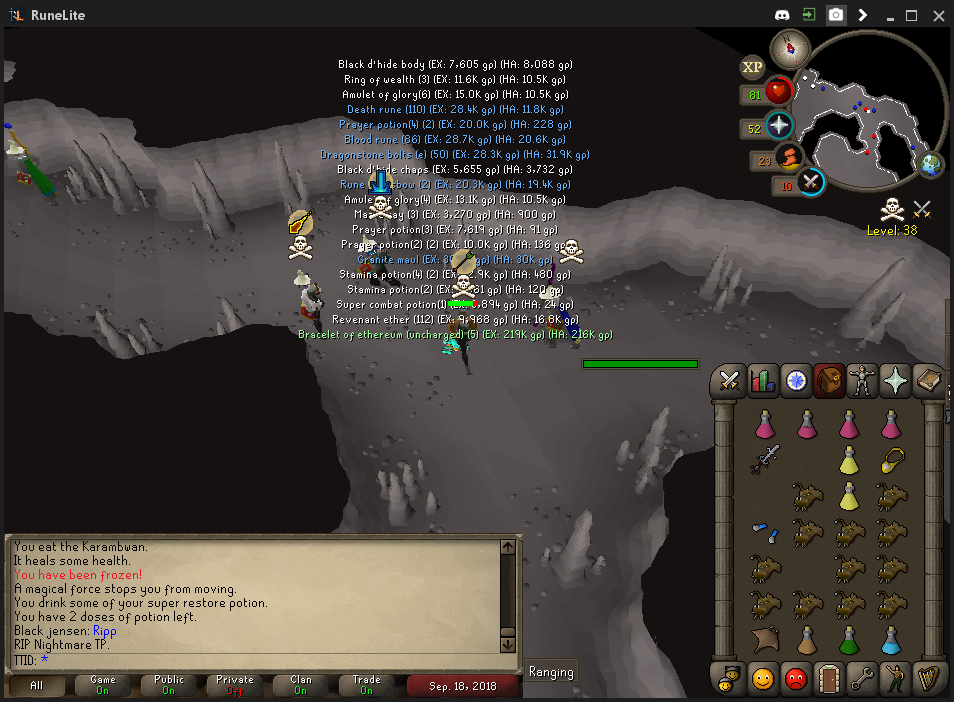Drink the green potion in inventory
The image size is (954, 702).
(x=849, y=639)
